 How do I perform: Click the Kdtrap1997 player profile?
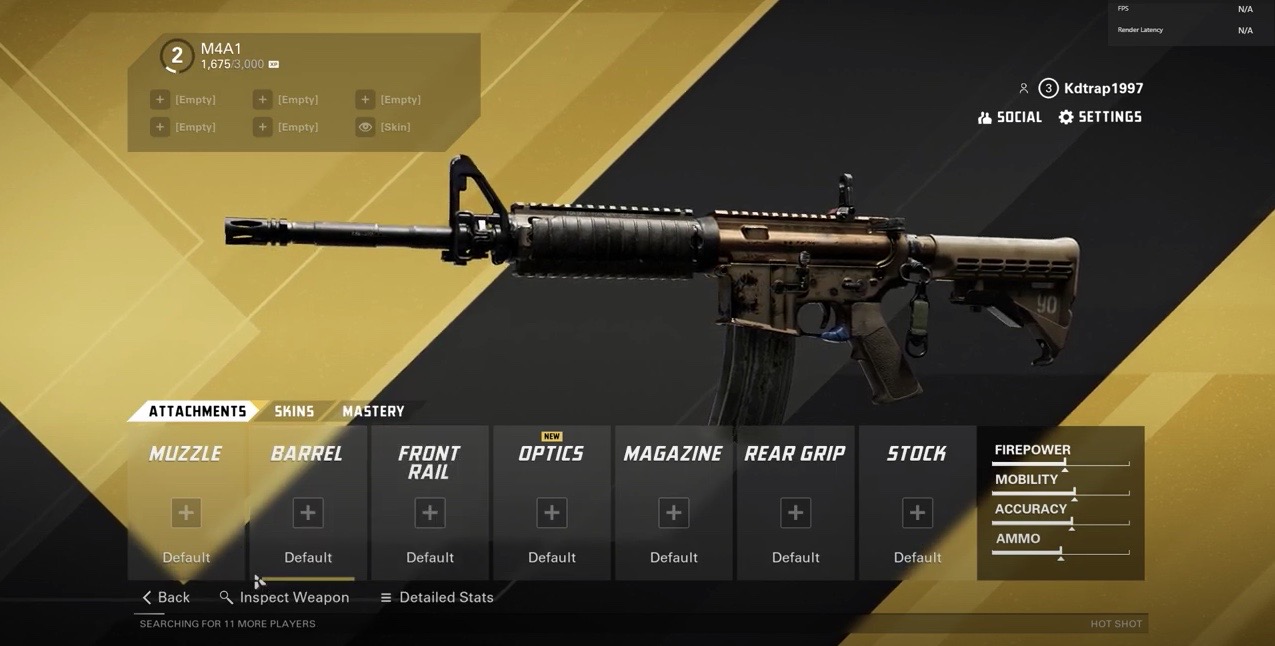pyautogui.click(x=1092, y=88)
